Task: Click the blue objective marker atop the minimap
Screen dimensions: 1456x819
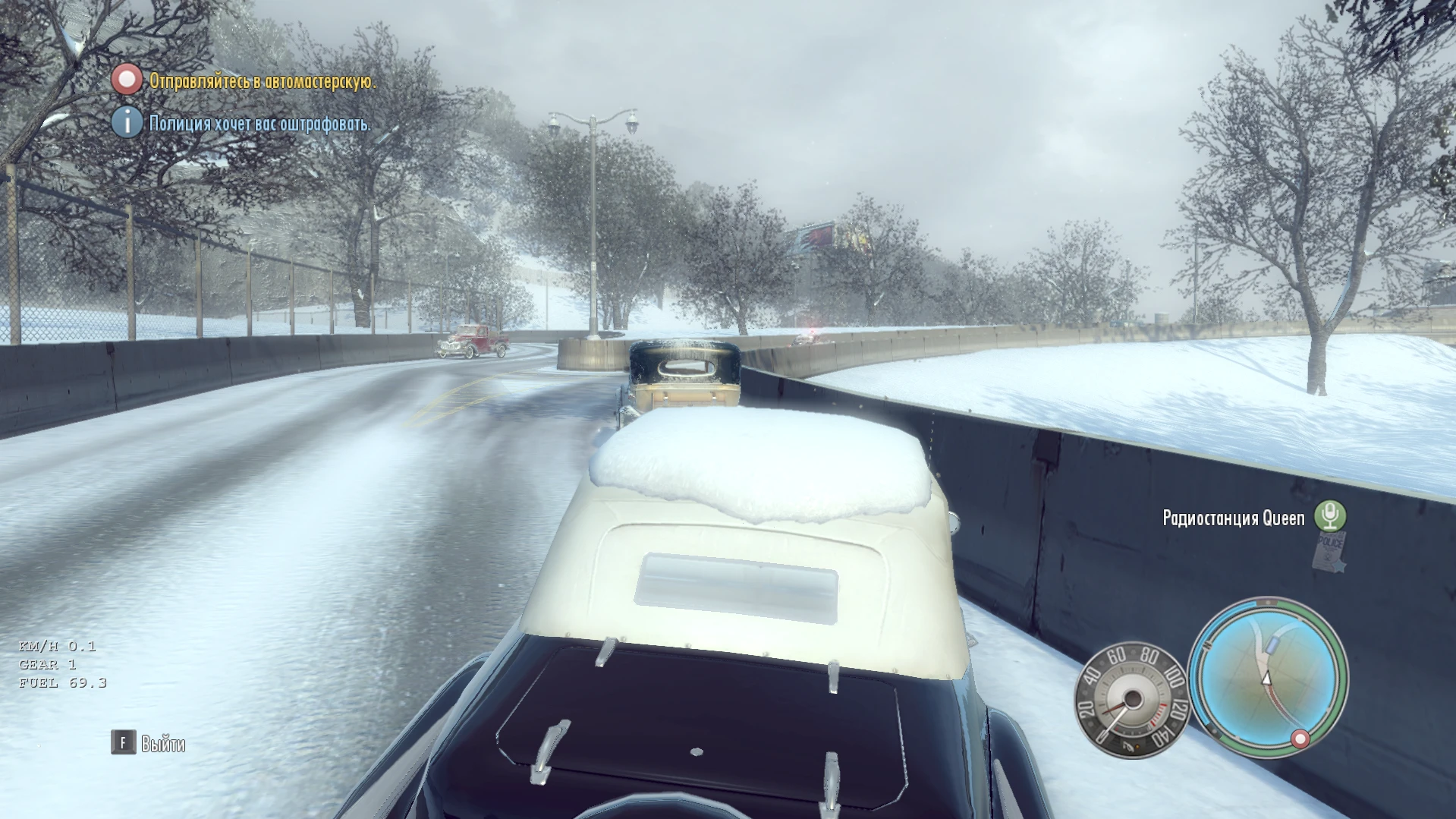Action: click(x=1272, y=644)
